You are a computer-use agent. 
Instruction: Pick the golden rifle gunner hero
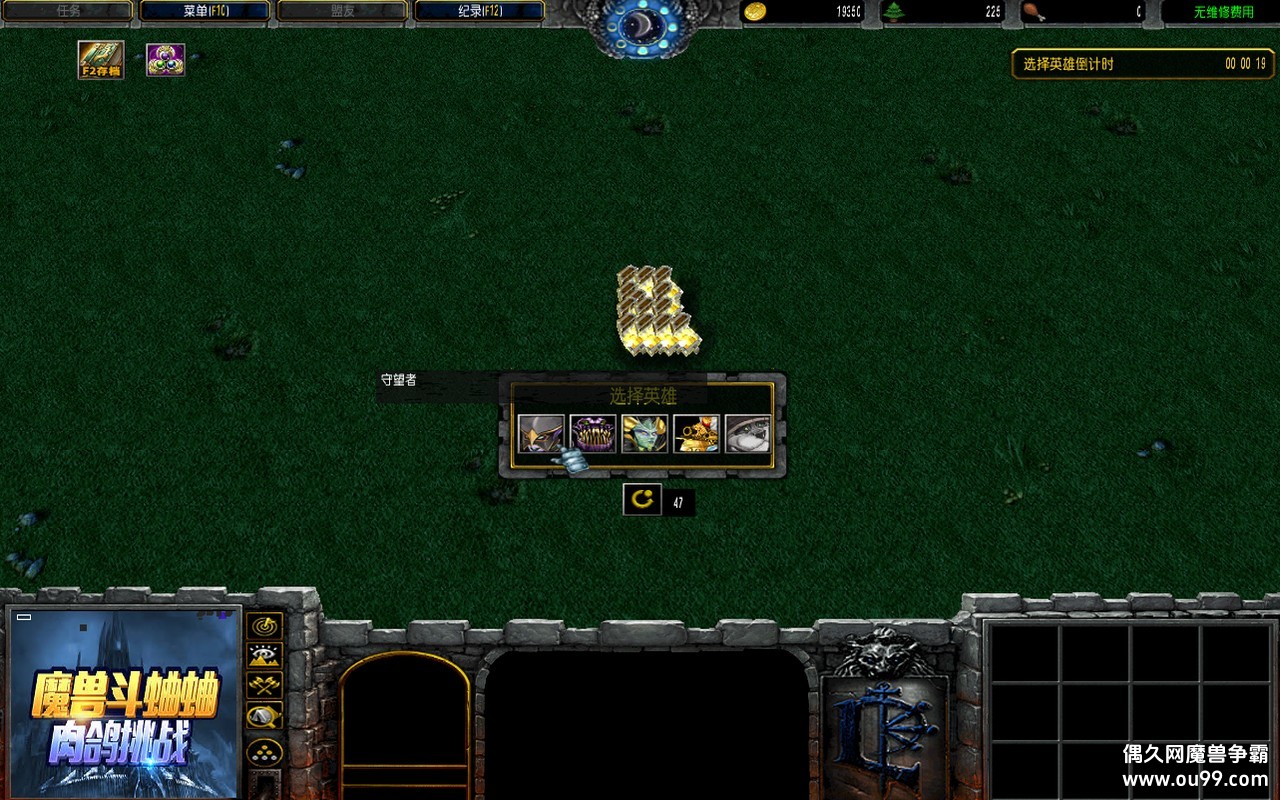click(x=696, y=434)
